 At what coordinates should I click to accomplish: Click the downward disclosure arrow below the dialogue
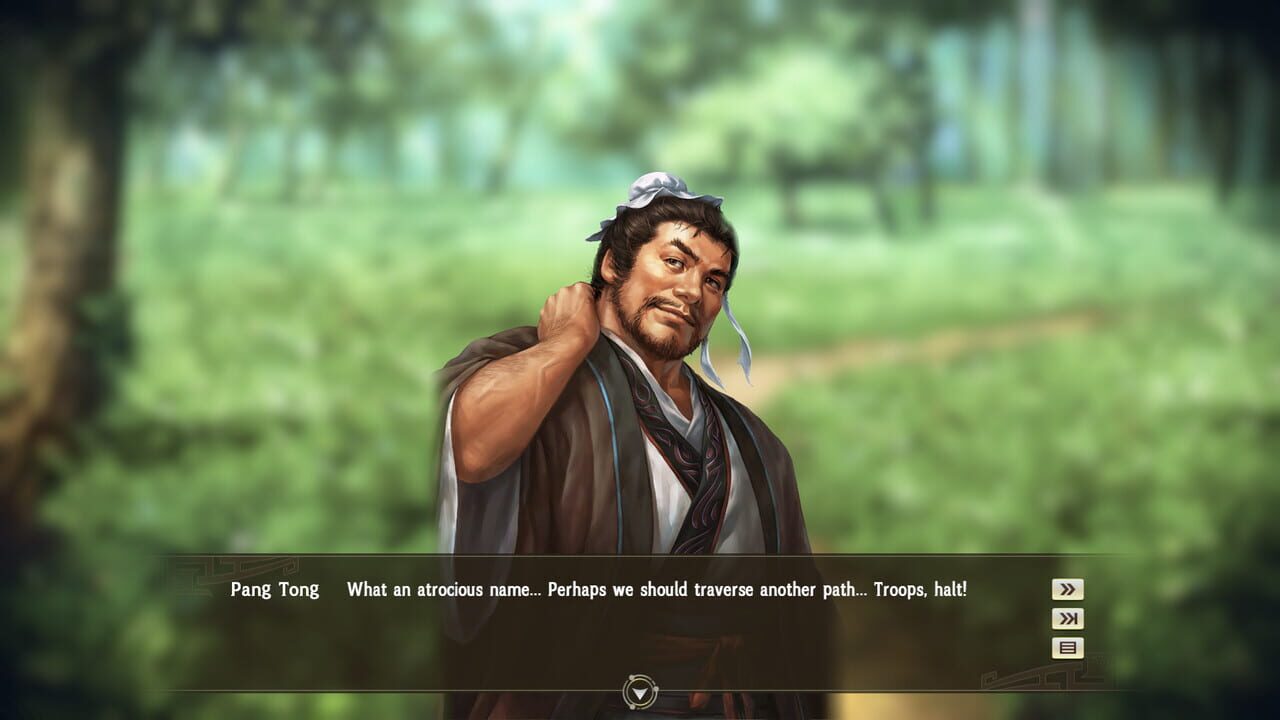pos(640,690)
